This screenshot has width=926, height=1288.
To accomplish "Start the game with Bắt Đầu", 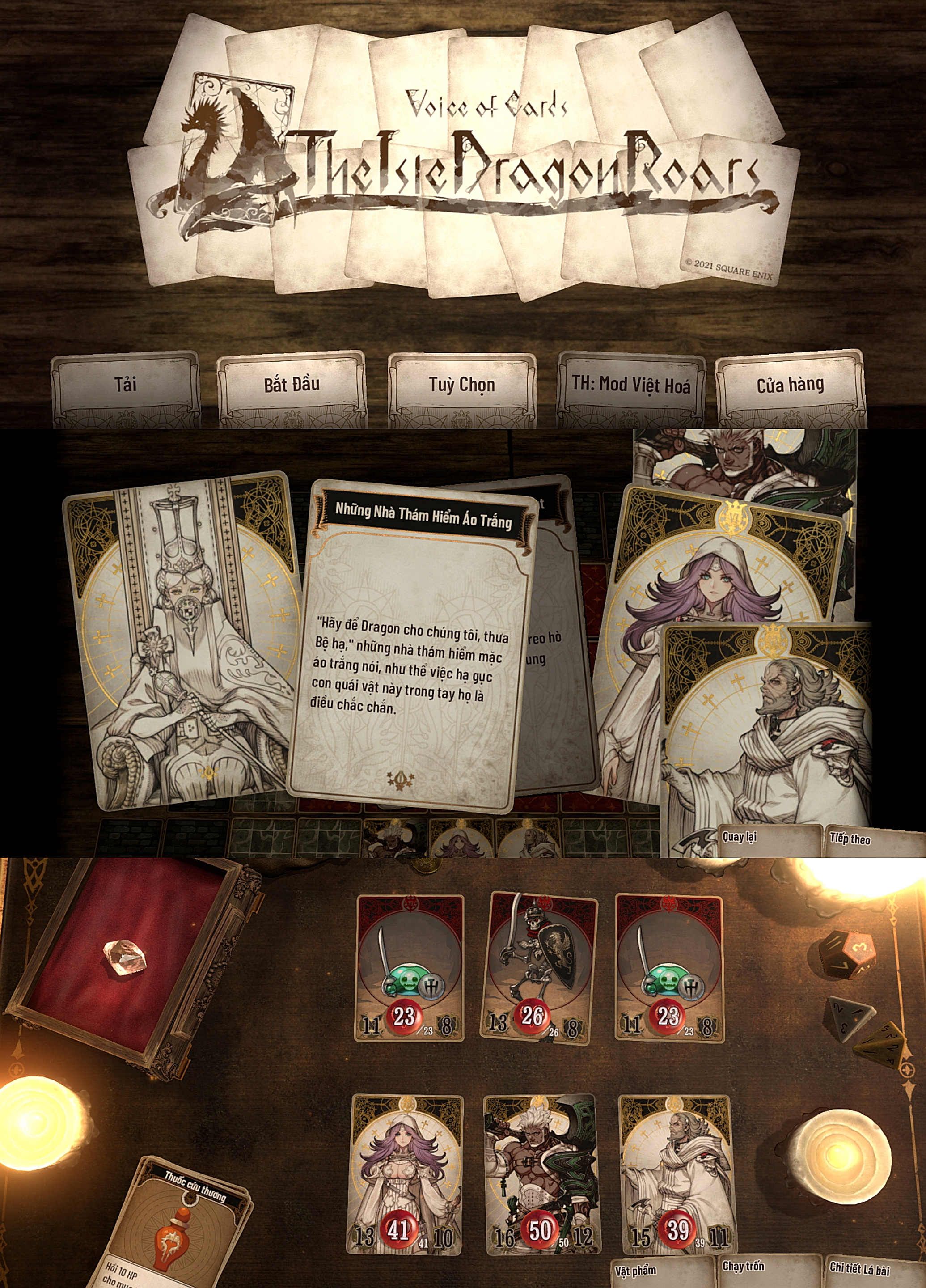I will pos(291,385).
